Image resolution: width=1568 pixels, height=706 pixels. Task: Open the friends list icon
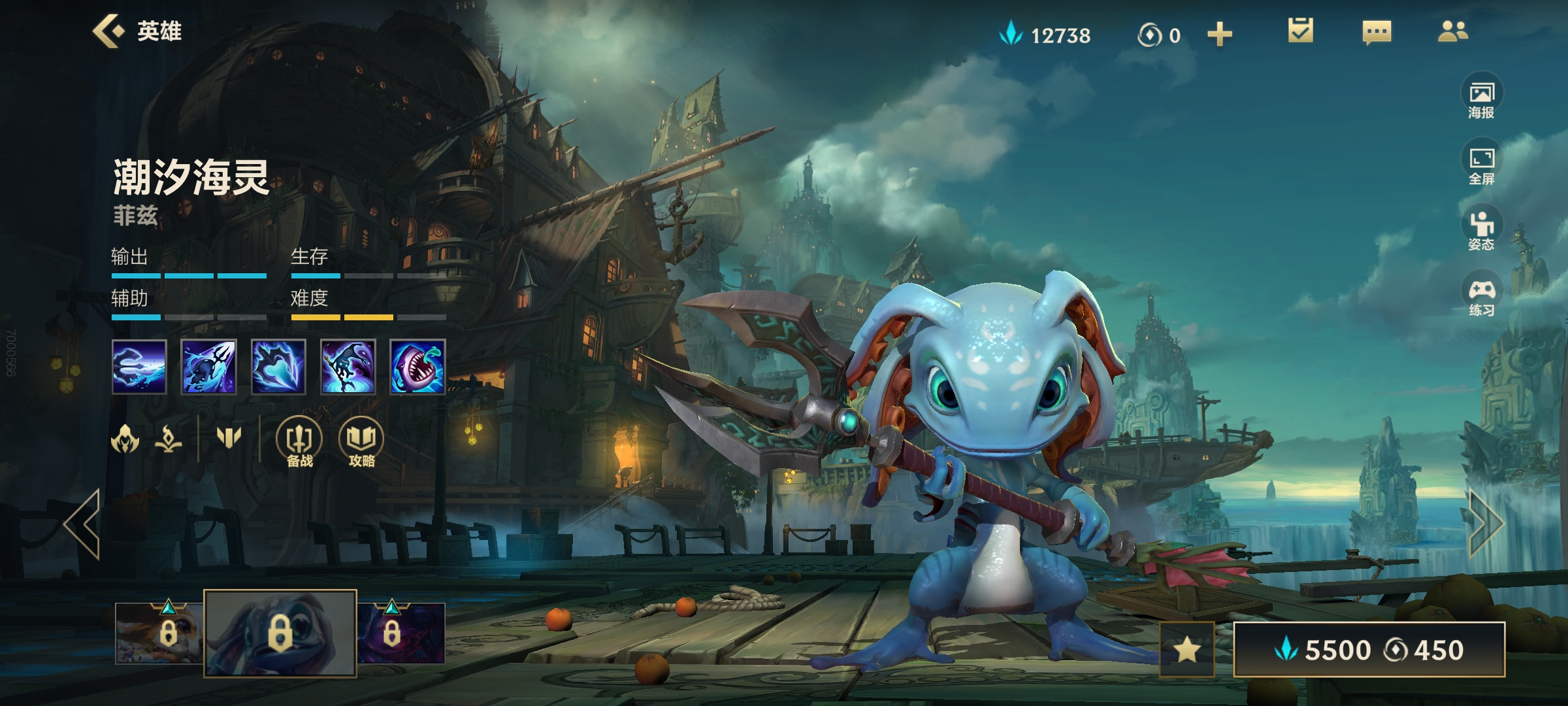[1453, 31]
